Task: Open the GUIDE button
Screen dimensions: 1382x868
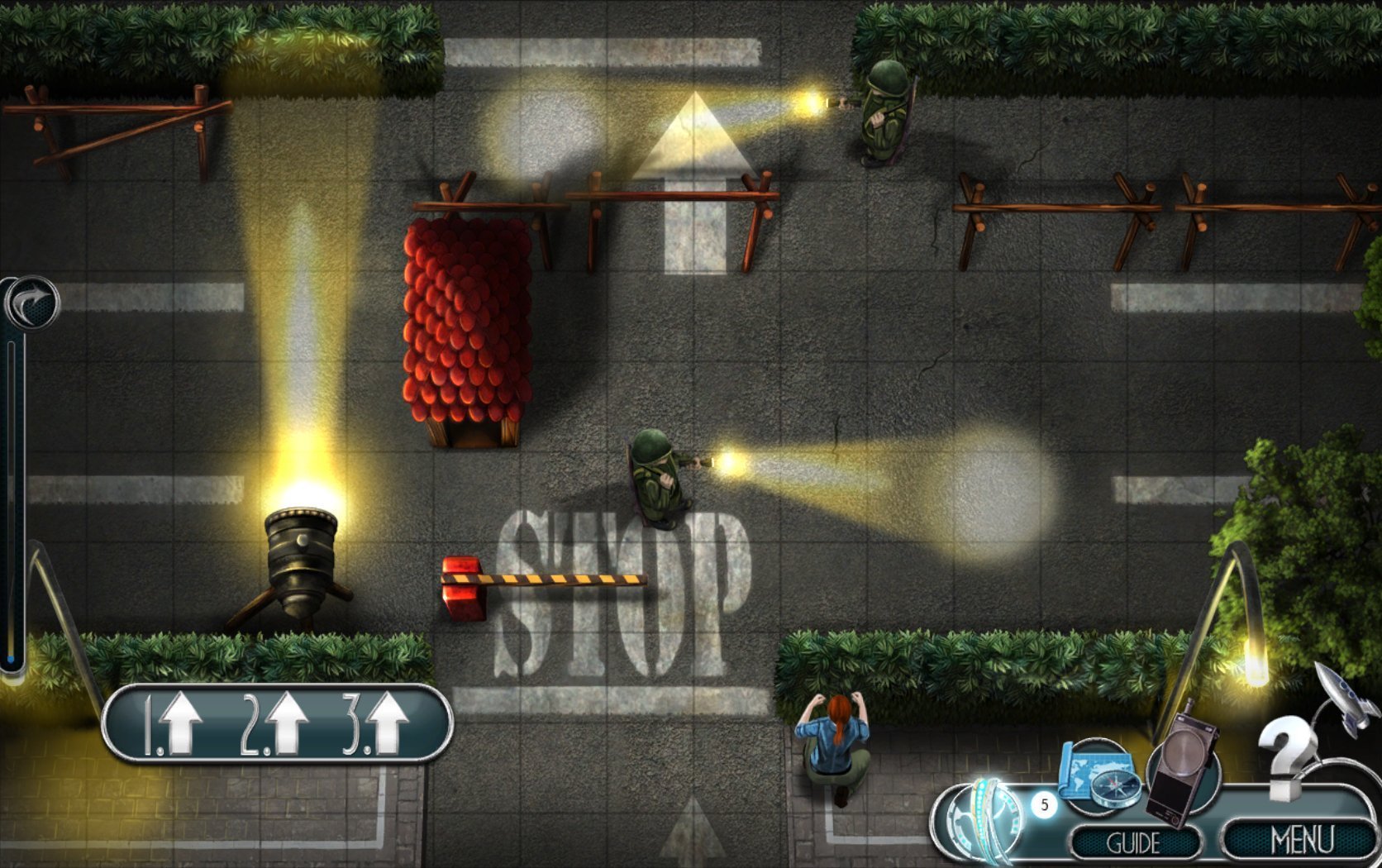Action: click(x=1133, y=842)
